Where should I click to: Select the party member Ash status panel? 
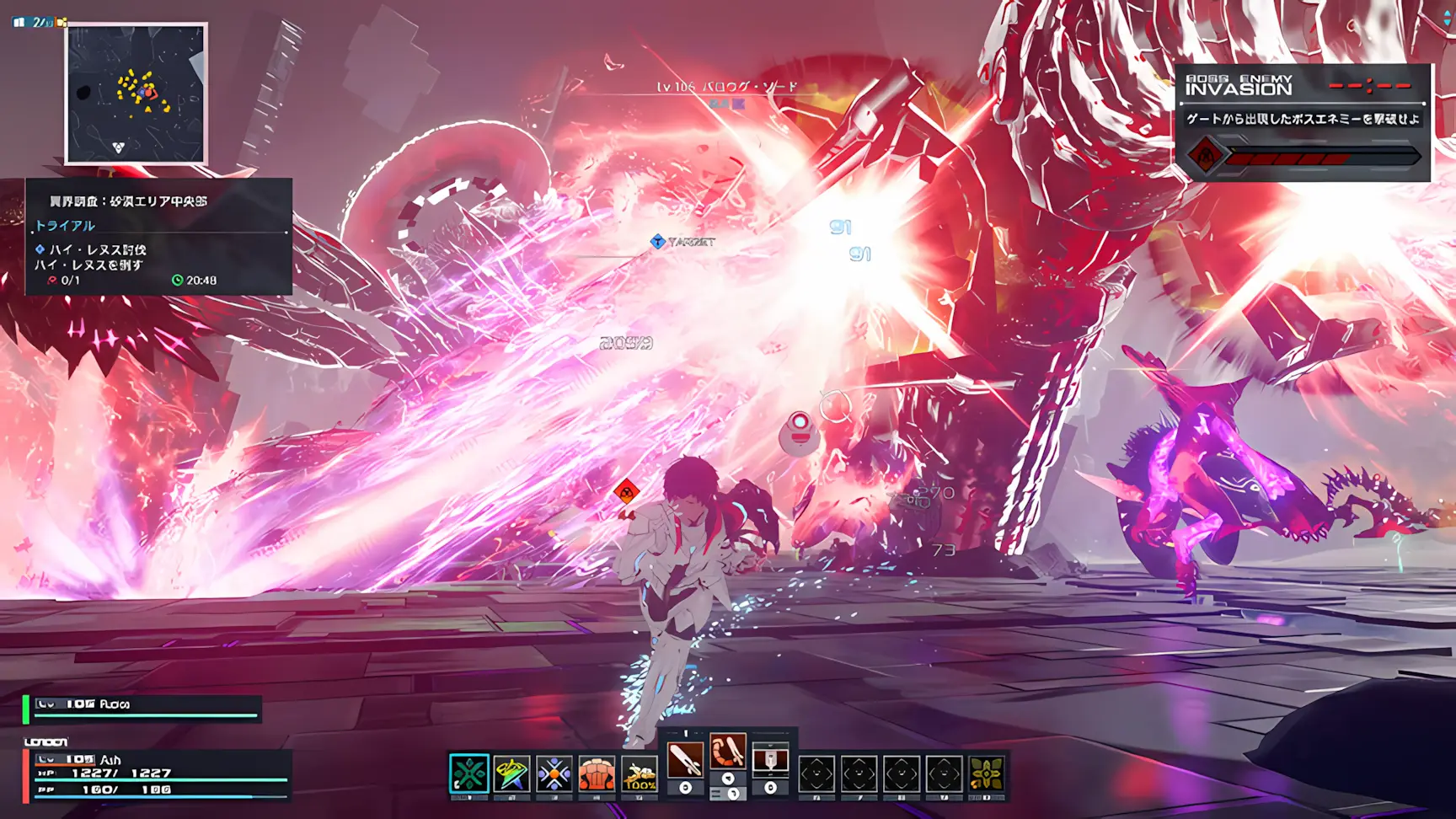click(158, 775)
